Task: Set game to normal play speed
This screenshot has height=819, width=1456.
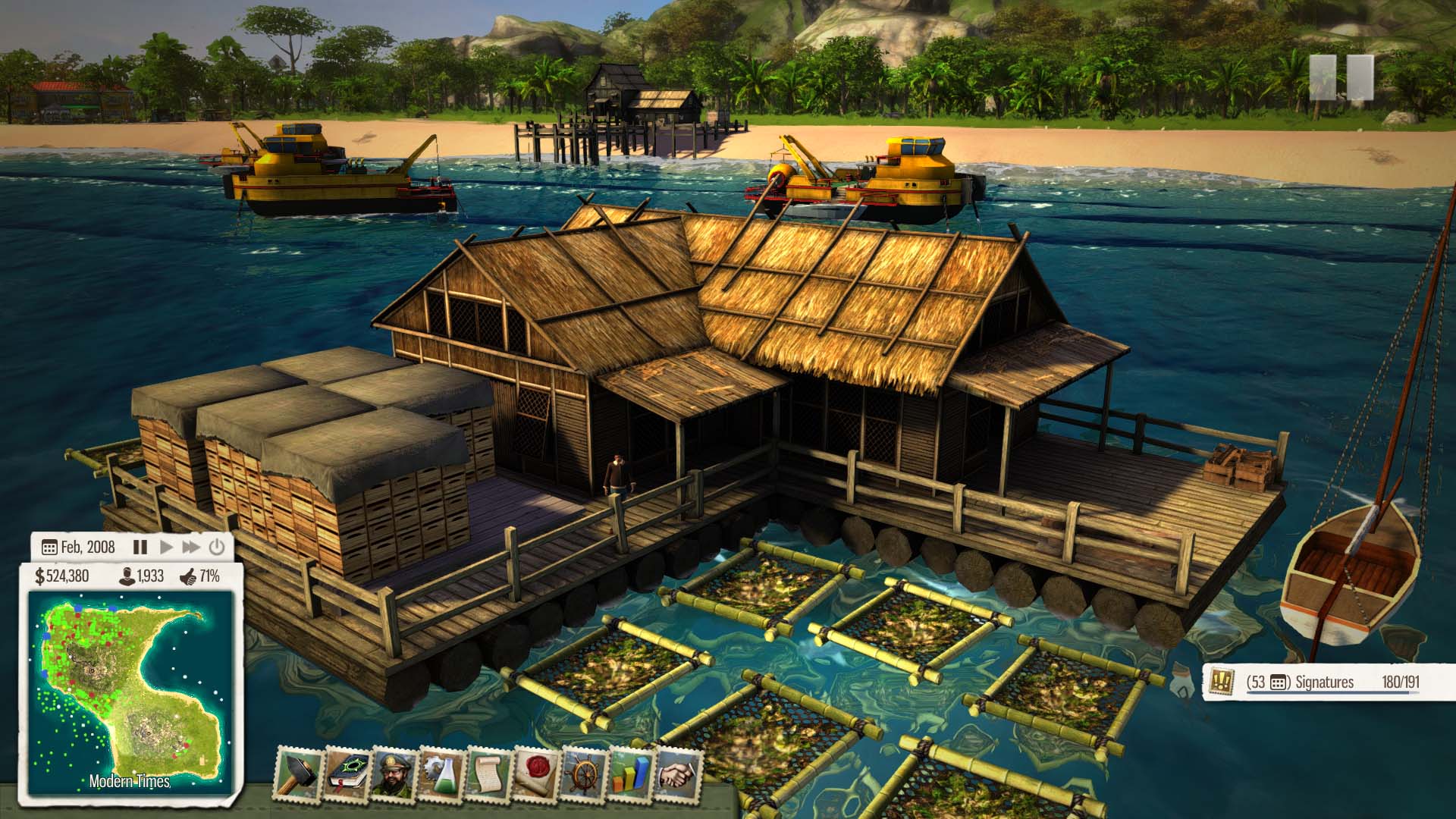Action: [x=167, y=547]
